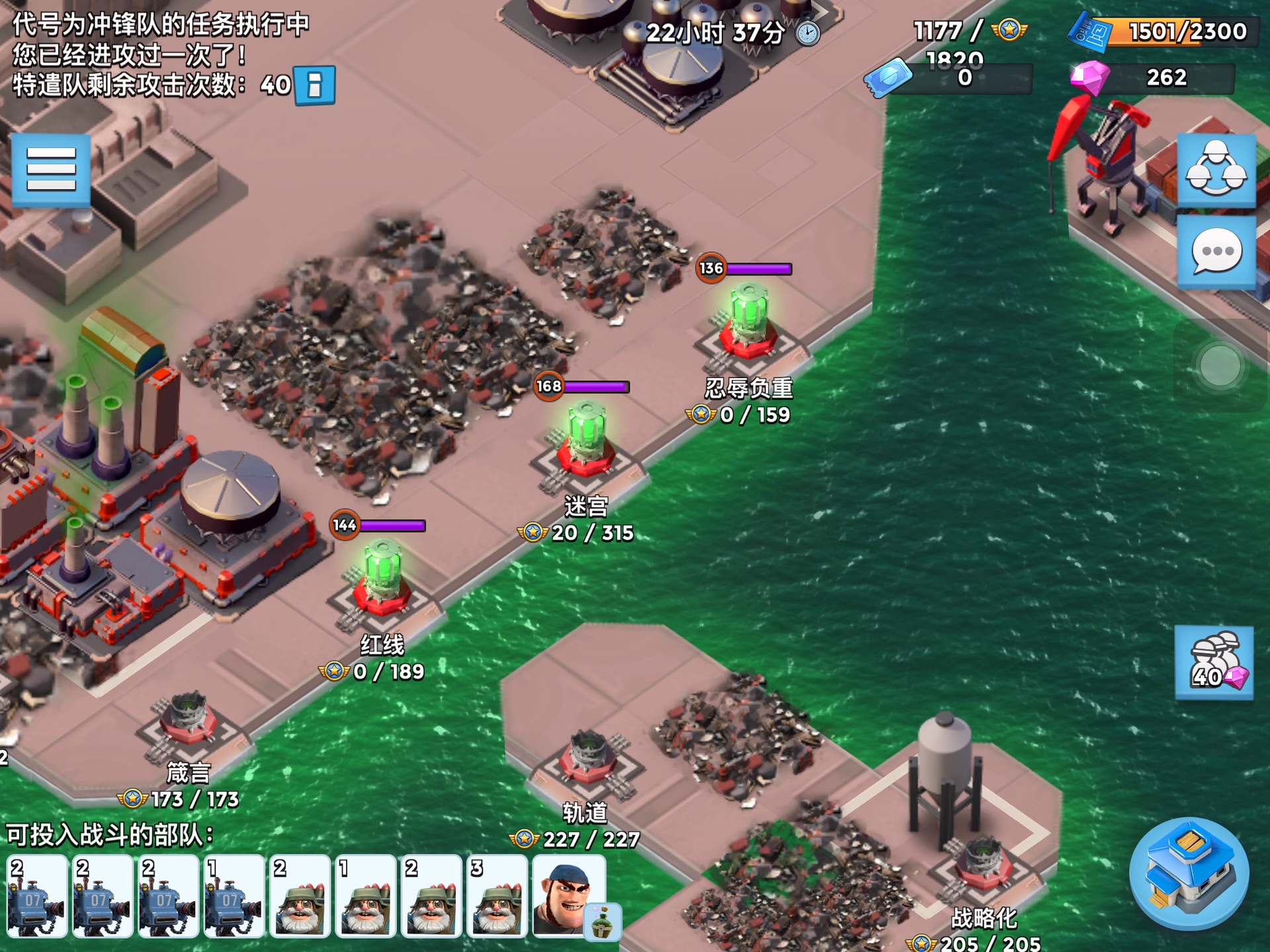Inspect the destroyed 轨道 base
1270x952 pixels.
click(x=587, y=759)
